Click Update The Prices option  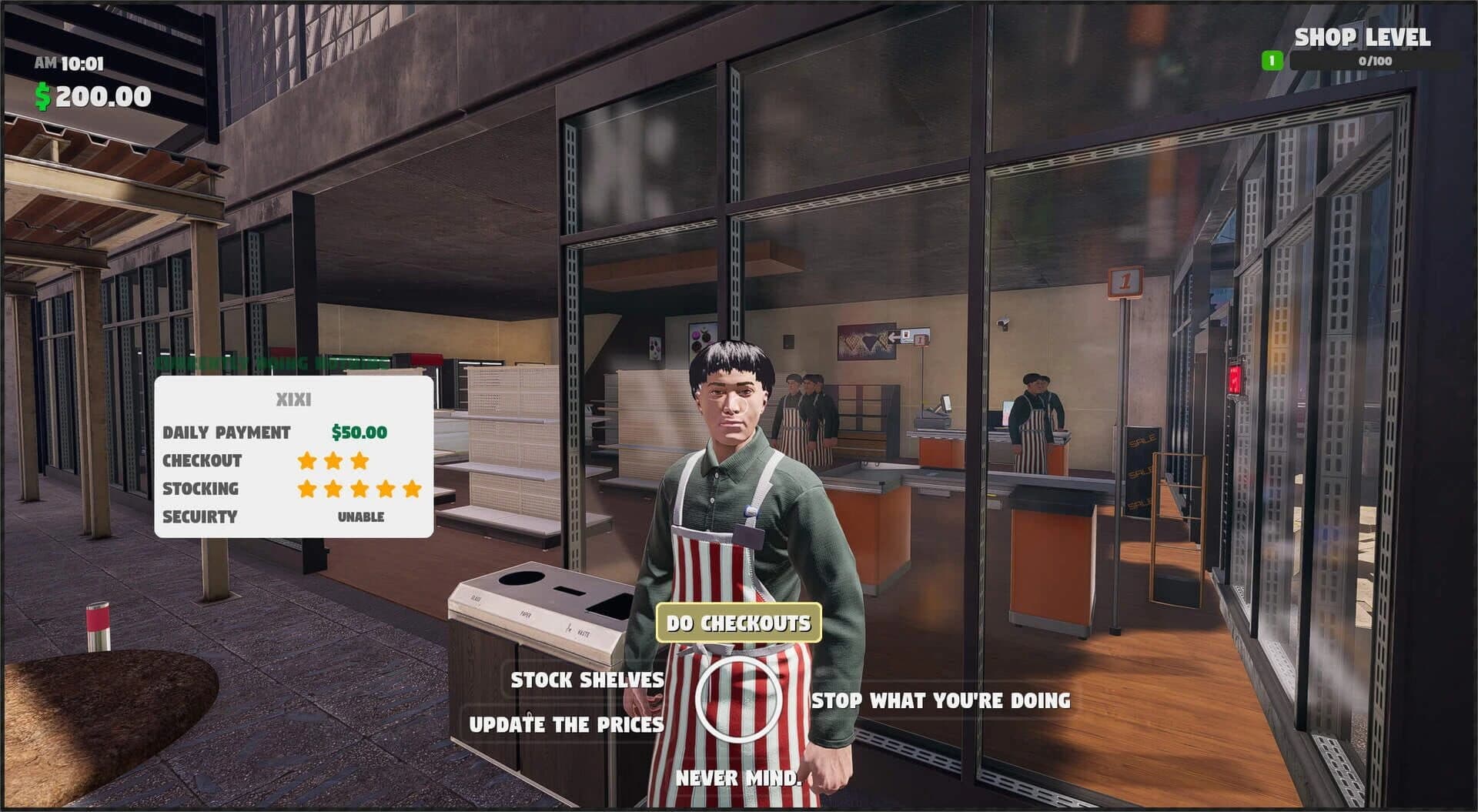pos(567,723)
